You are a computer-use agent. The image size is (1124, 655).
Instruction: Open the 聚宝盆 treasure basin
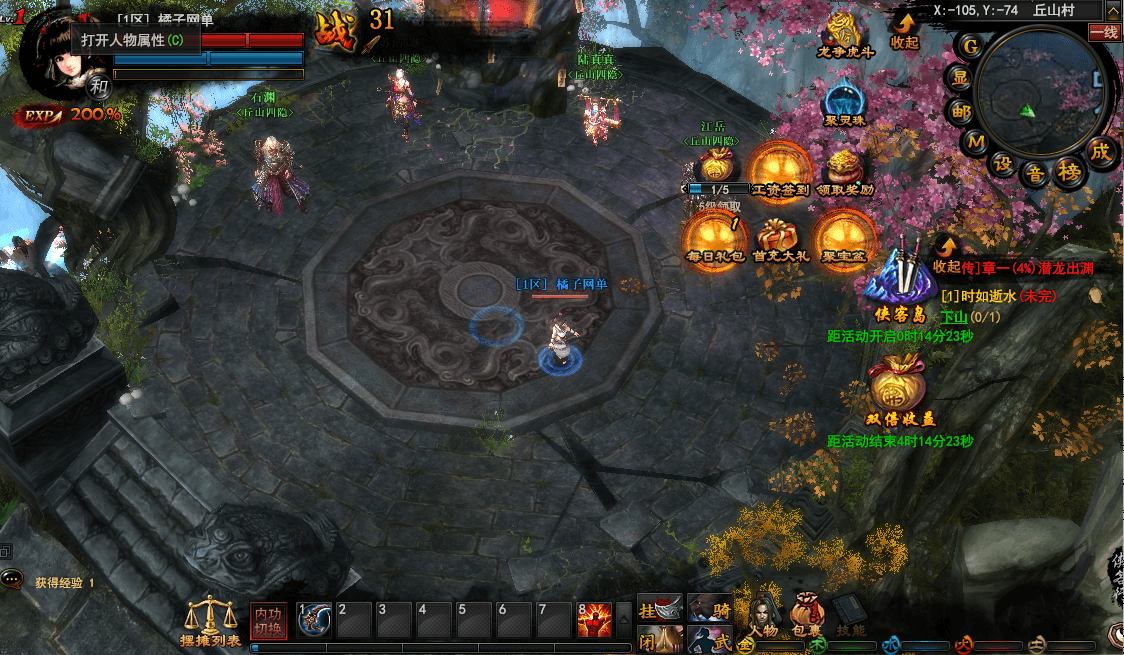click(845, 238)
